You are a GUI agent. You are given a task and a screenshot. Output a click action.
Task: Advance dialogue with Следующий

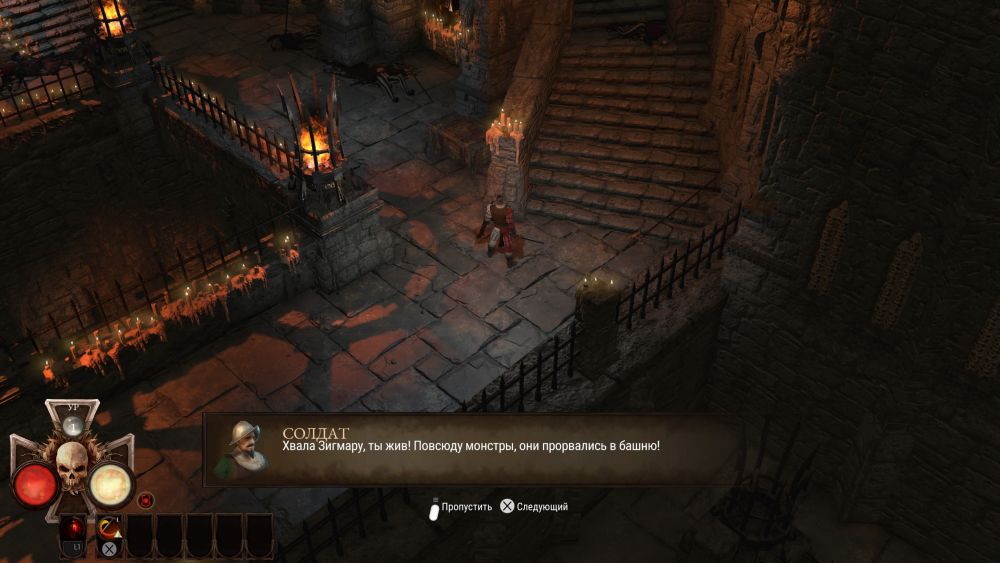pyautogui.click(x=535, y=507)
